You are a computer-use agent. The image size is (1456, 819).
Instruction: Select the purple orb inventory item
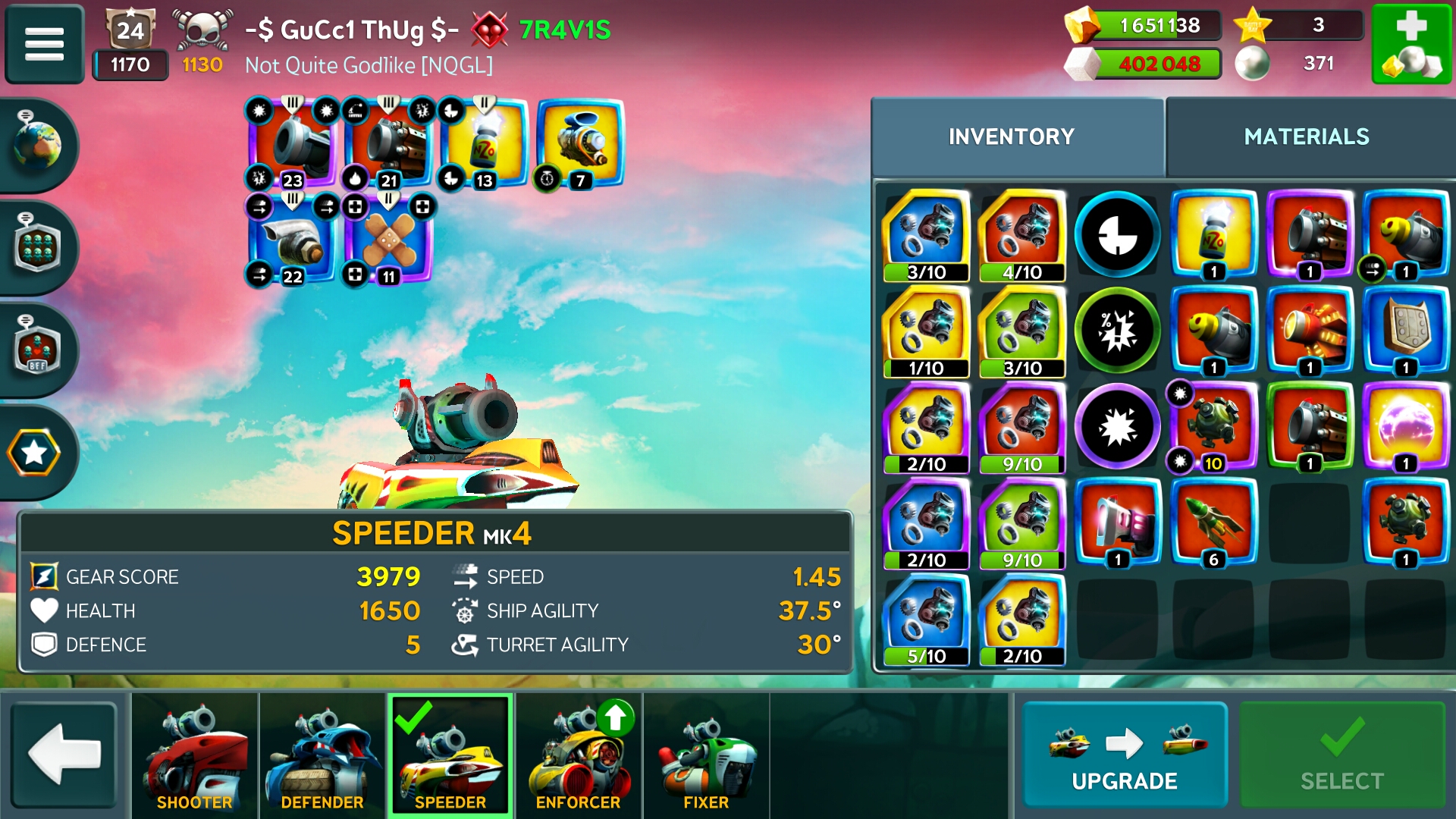(1405, 427)
